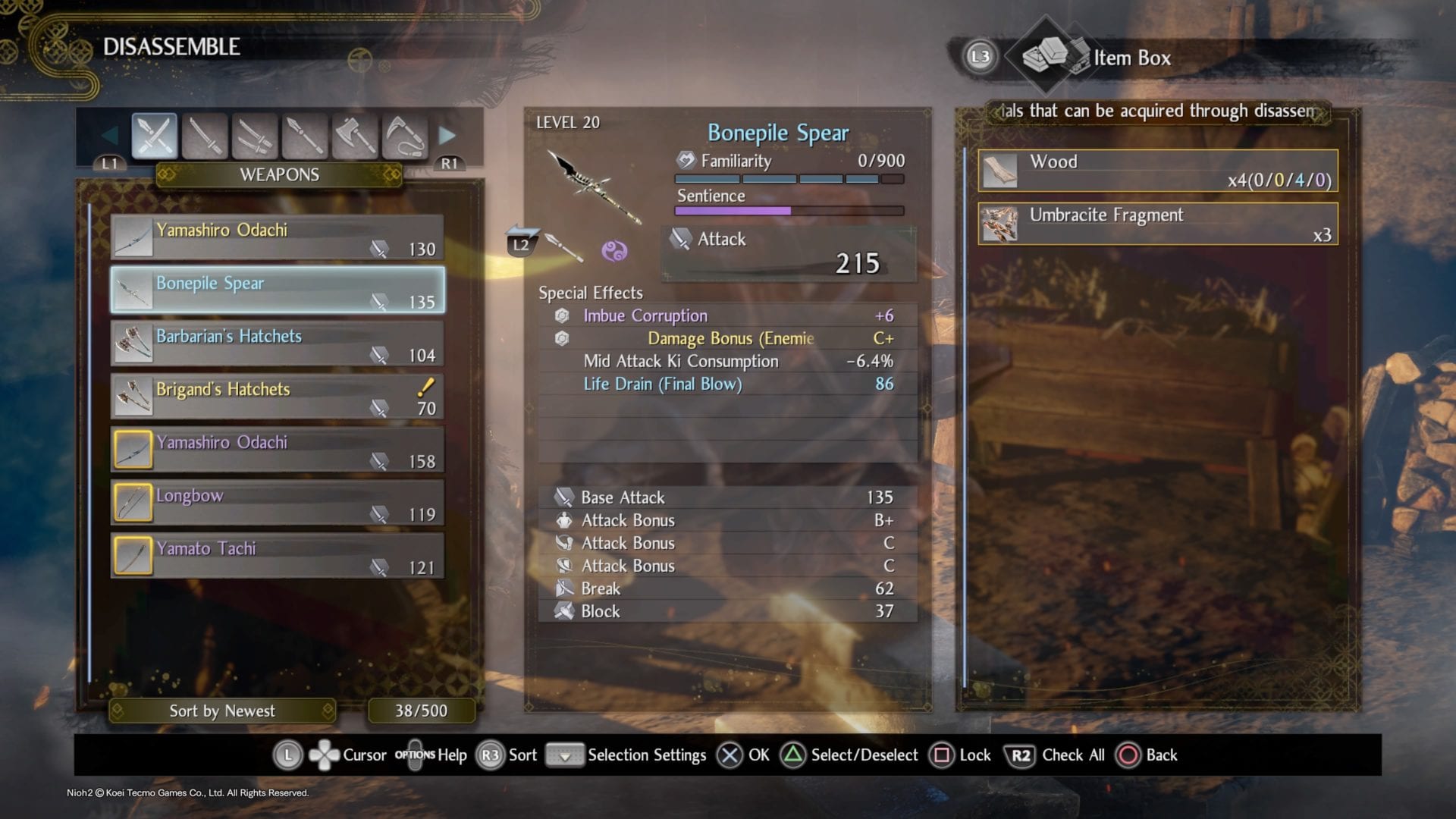Select the Yamashiro Odachi with 130 attack
The height and width of the screenshot is (819, 1456).
coord(278,237)
